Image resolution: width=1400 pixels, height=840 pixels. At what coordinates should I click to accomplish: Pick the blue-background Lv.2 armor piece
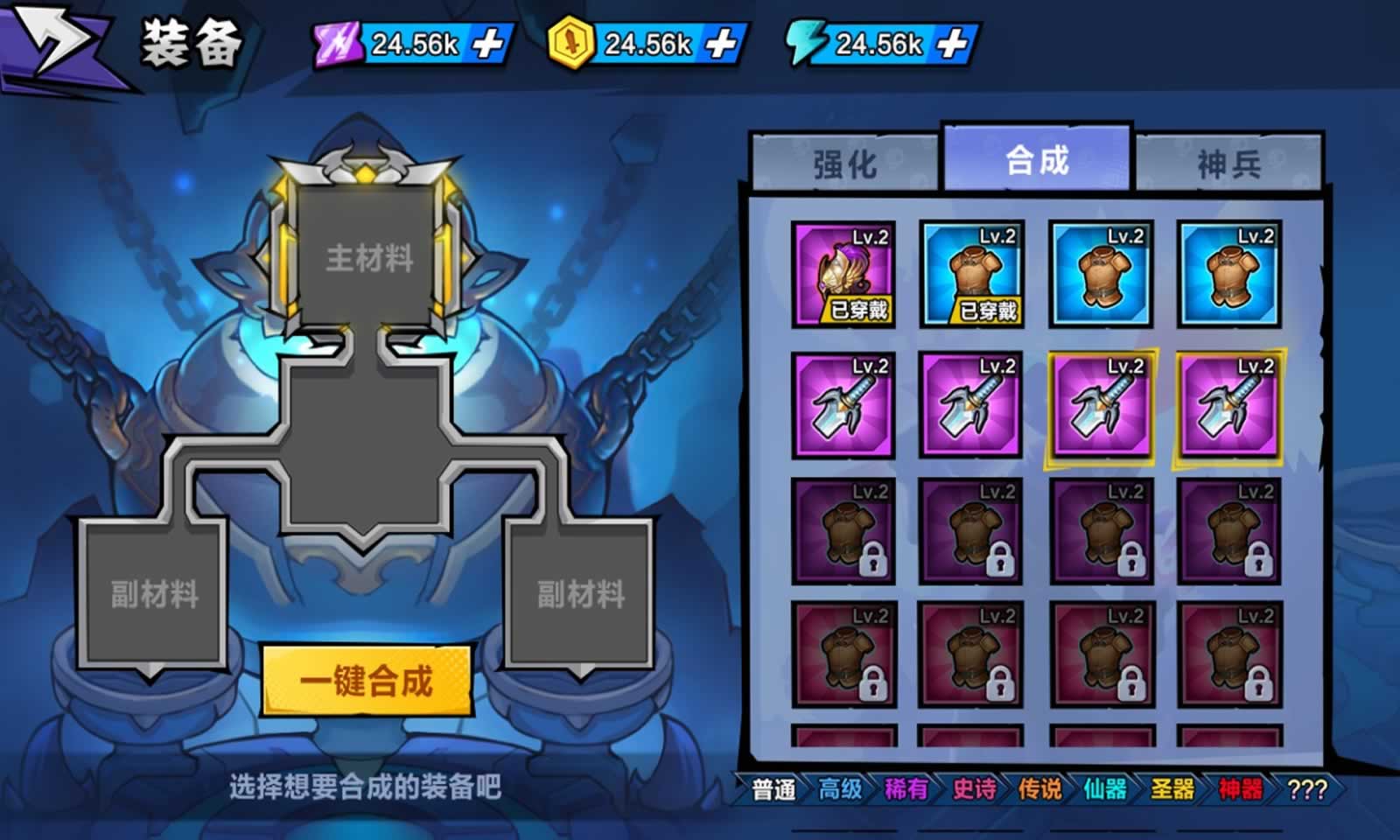[1101, 276]
